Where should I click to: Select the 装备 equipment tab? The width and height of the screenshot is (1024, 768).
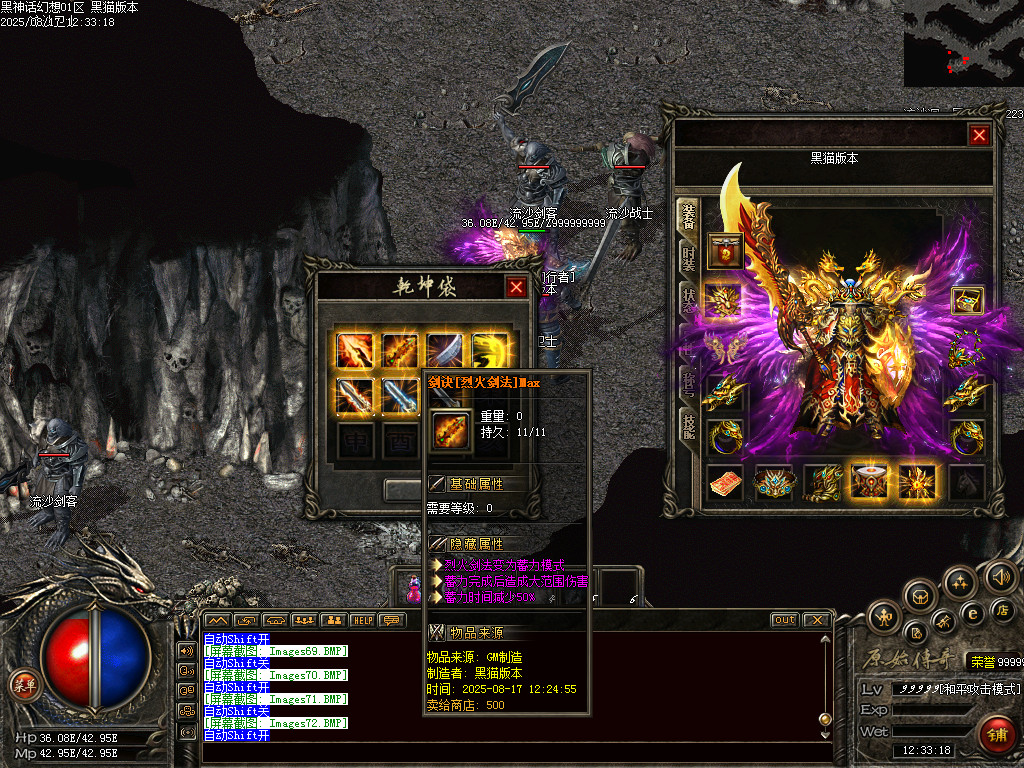[689, 215]
